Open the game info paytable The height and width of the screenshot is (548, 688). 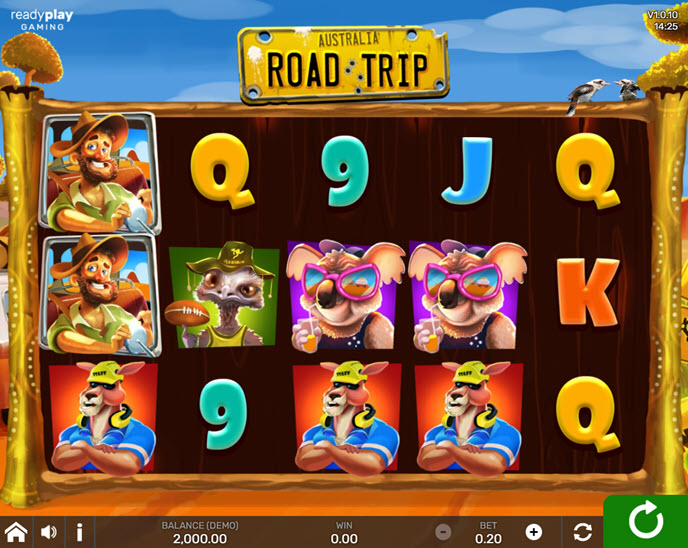click(x=79, y=532)
